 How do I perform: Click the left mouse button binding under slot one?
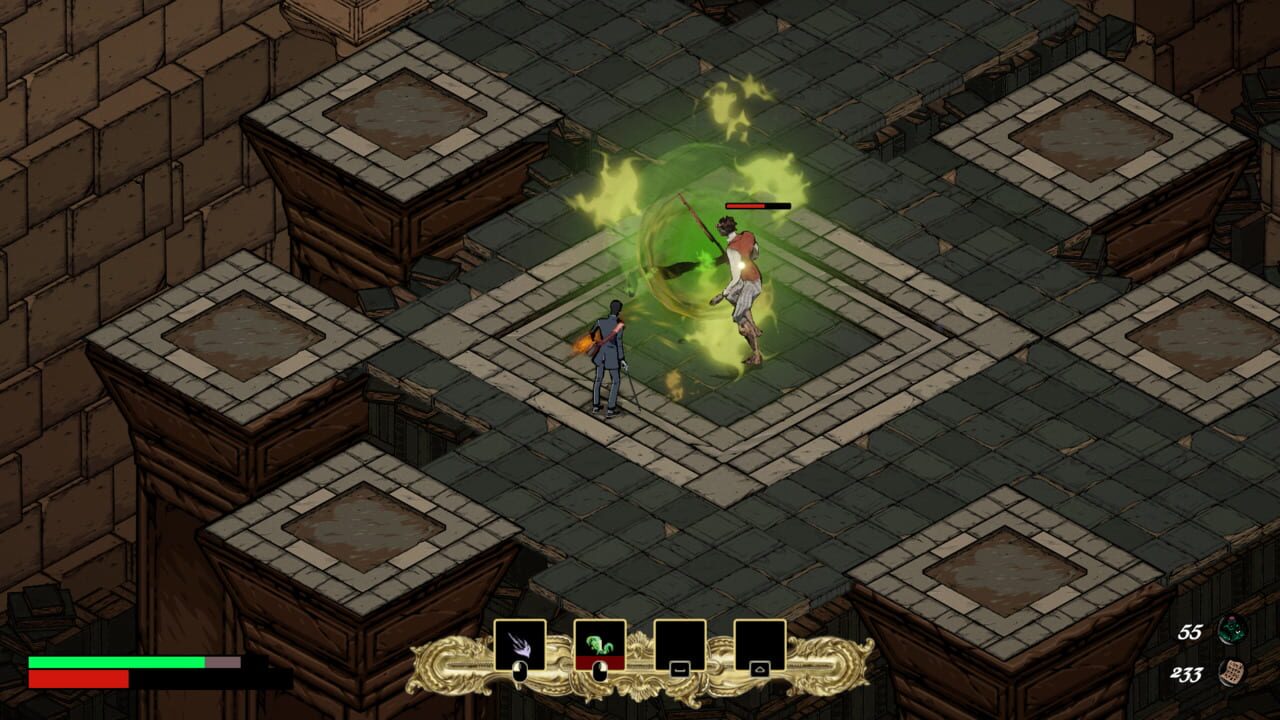coord(520,670)
